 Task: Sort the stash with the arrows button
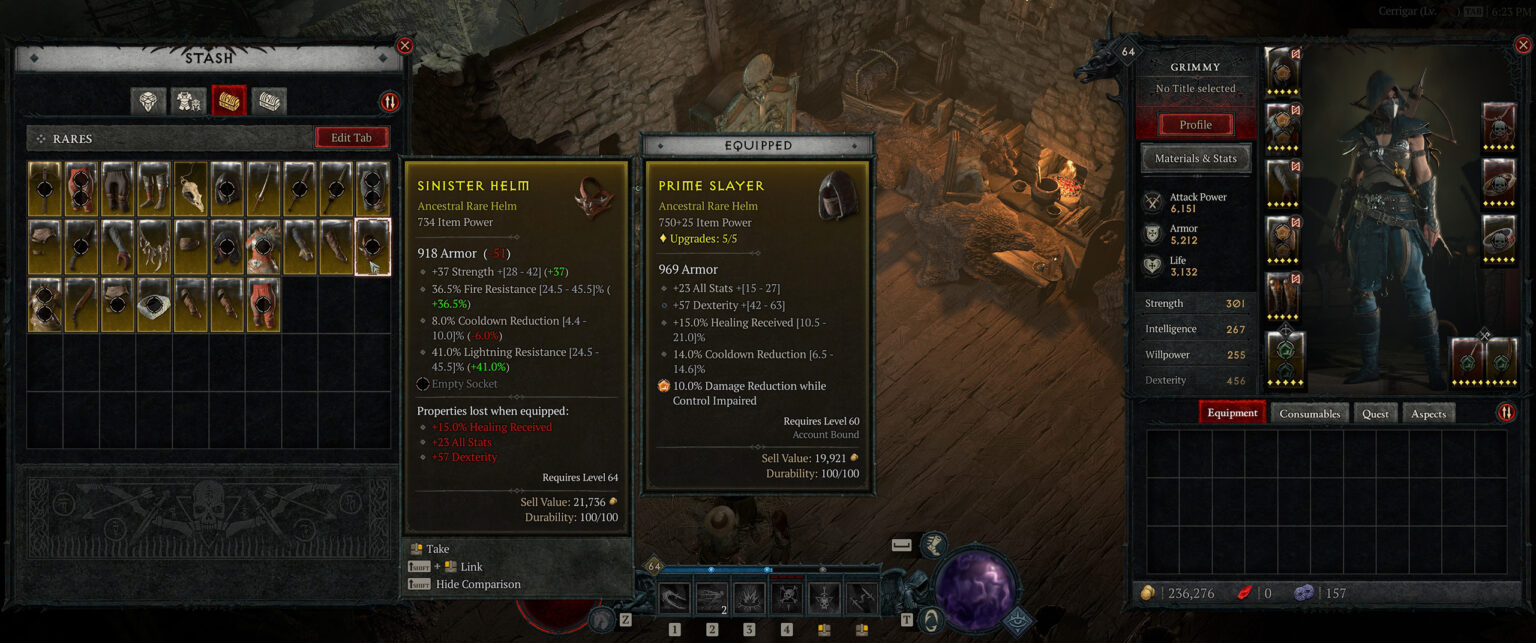tap(389, 102)
